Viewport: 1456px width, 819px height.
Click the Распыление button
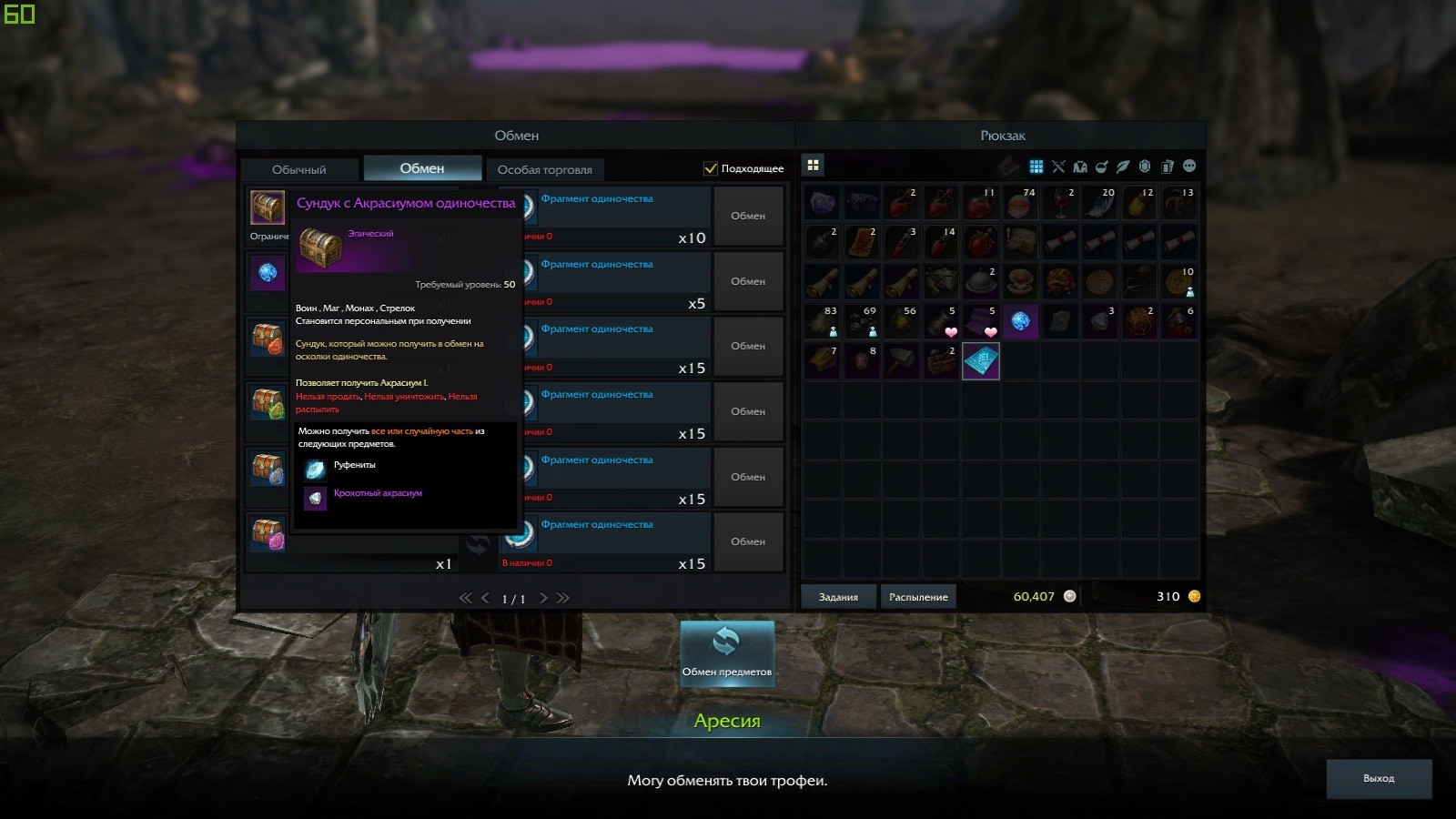coord(918,597)
